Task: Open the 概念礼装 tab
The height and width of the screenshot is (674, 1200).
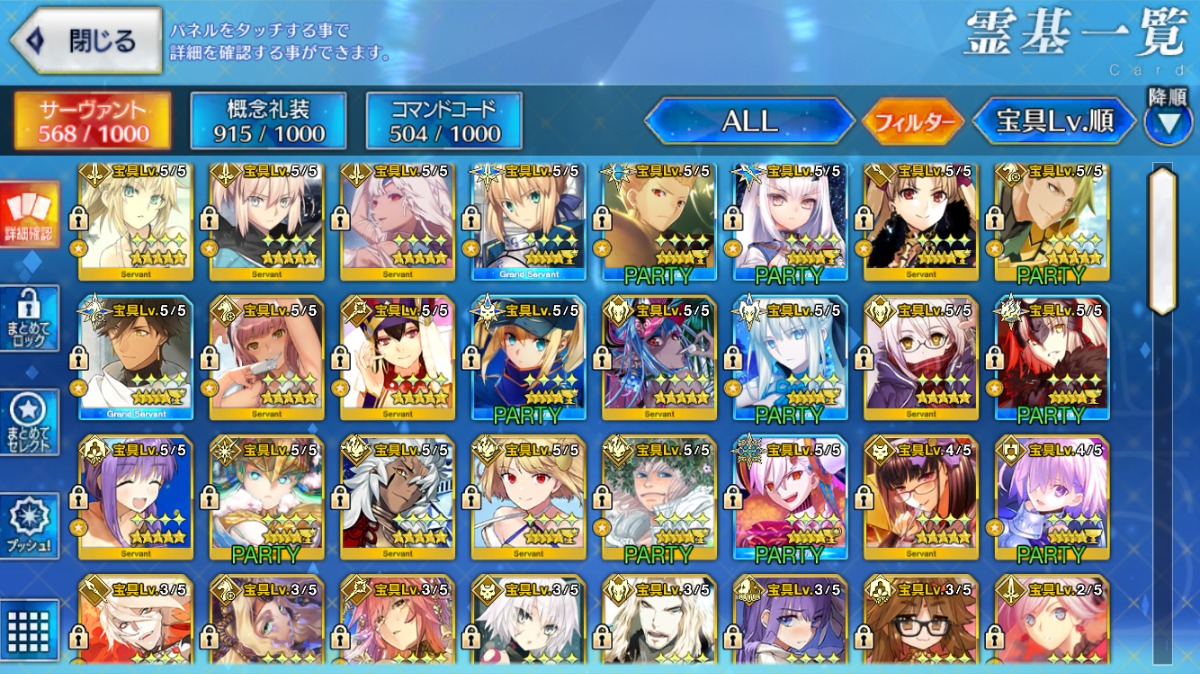Action: [268, 122]
